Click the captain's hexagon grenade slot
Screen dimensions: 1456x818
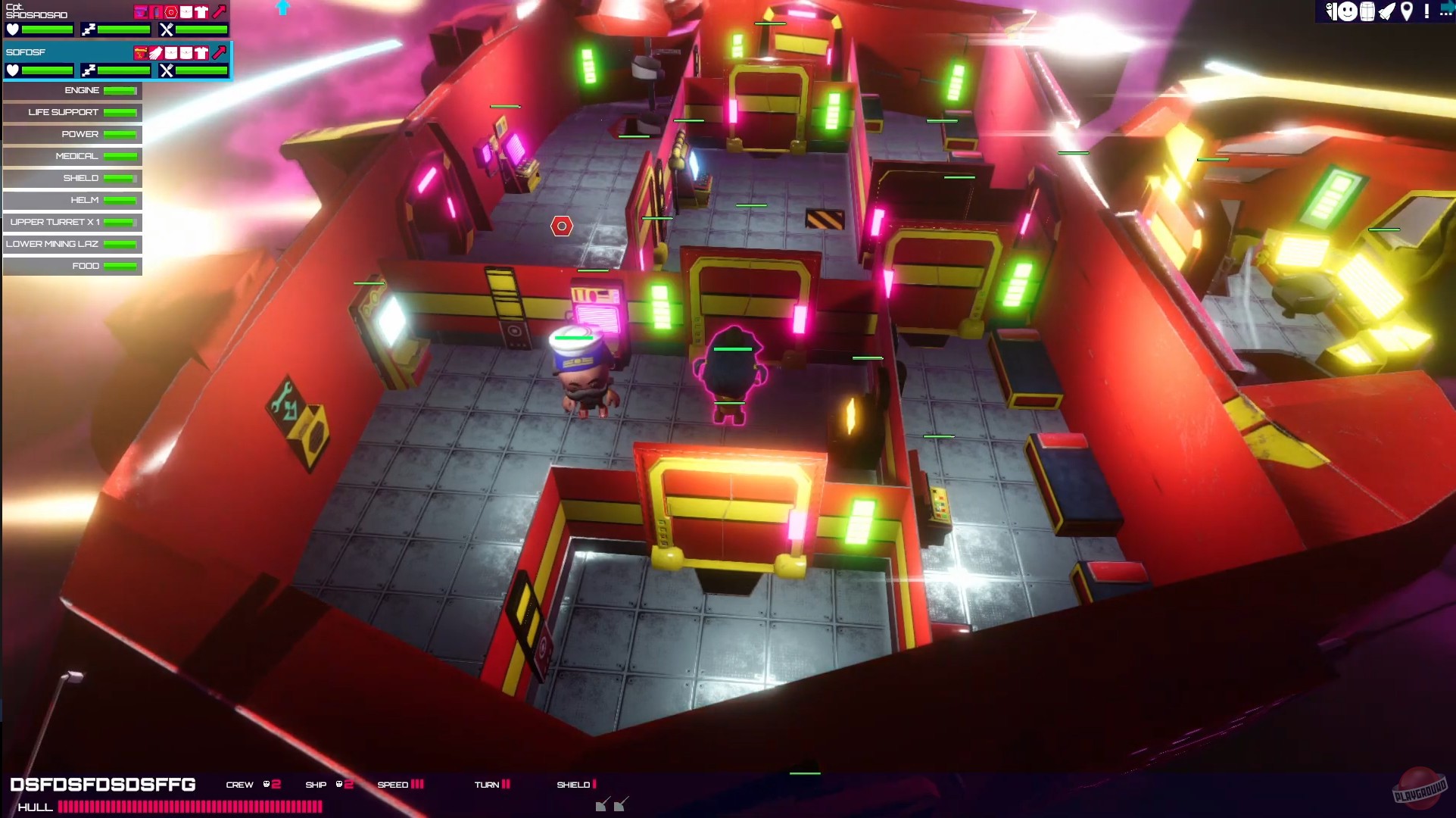pyautogui.click(x=170, y=11)
